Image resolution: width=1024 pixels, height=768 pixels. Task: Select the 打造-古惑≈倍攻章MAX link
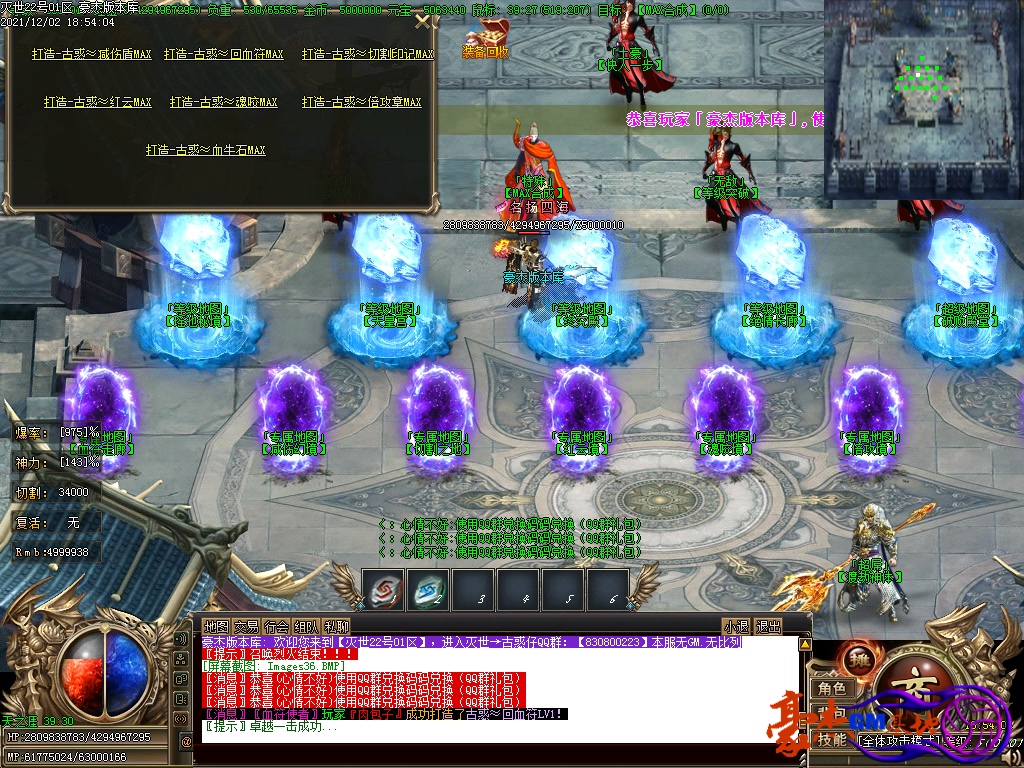click(x=362, y=102)
